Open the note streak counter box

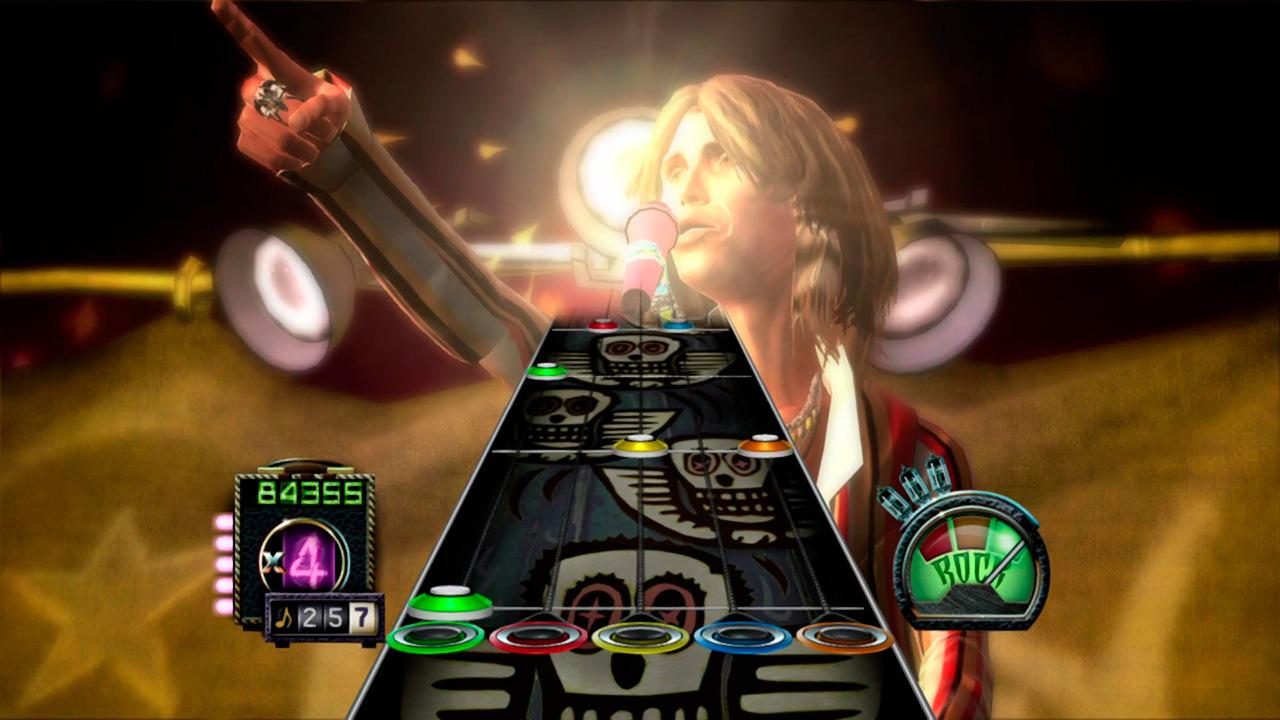pyautogui.click(x=320, y=615)
